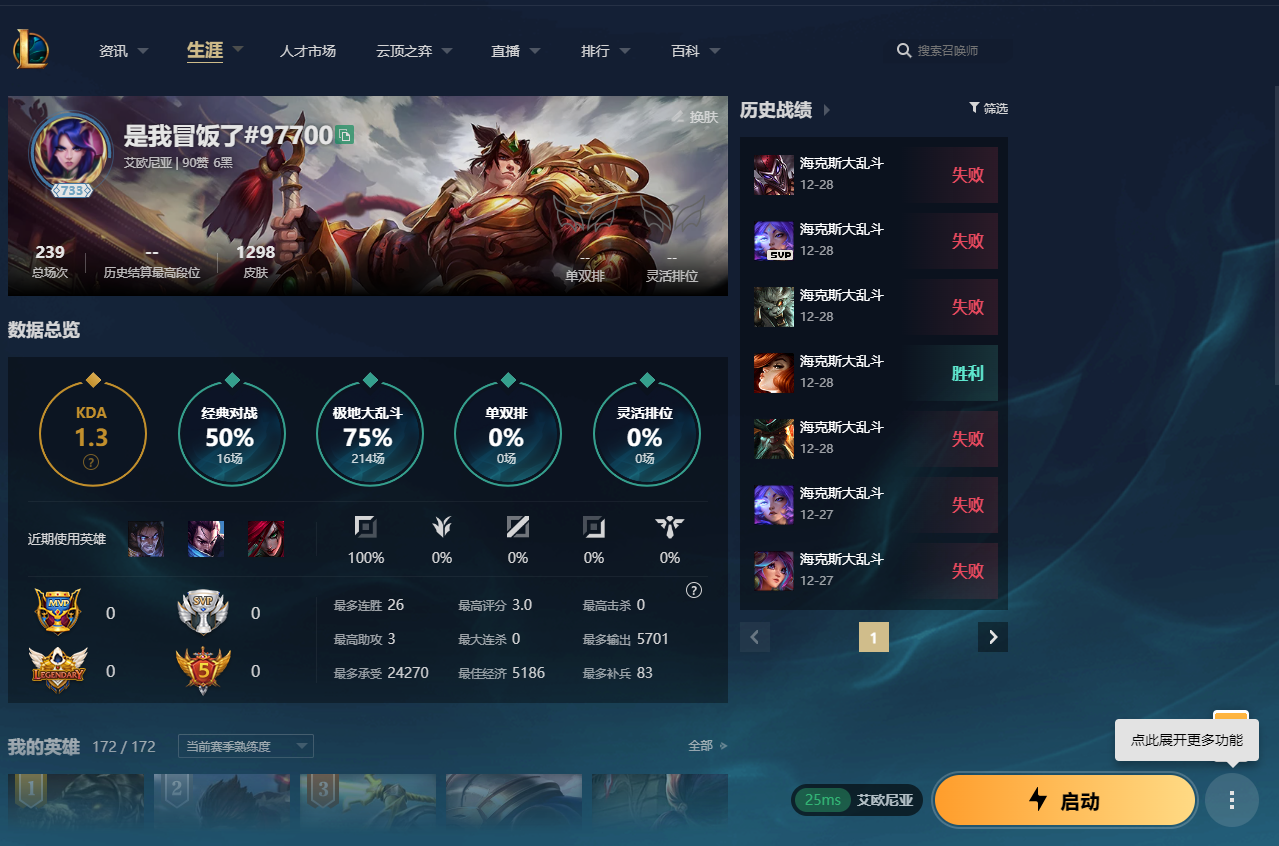Open the 筛选 match history filter
This screenshot has width=1279, height=846.
tap(988, 109)
